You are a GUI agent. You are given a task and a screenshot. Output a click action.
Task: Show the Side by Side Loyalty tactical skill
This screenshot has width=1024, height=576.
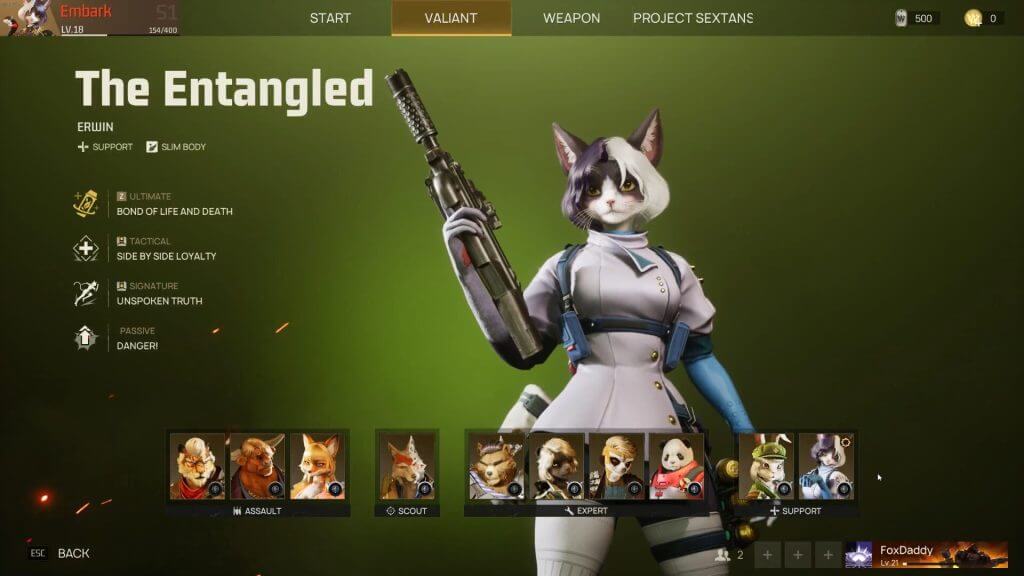(166, 256)
